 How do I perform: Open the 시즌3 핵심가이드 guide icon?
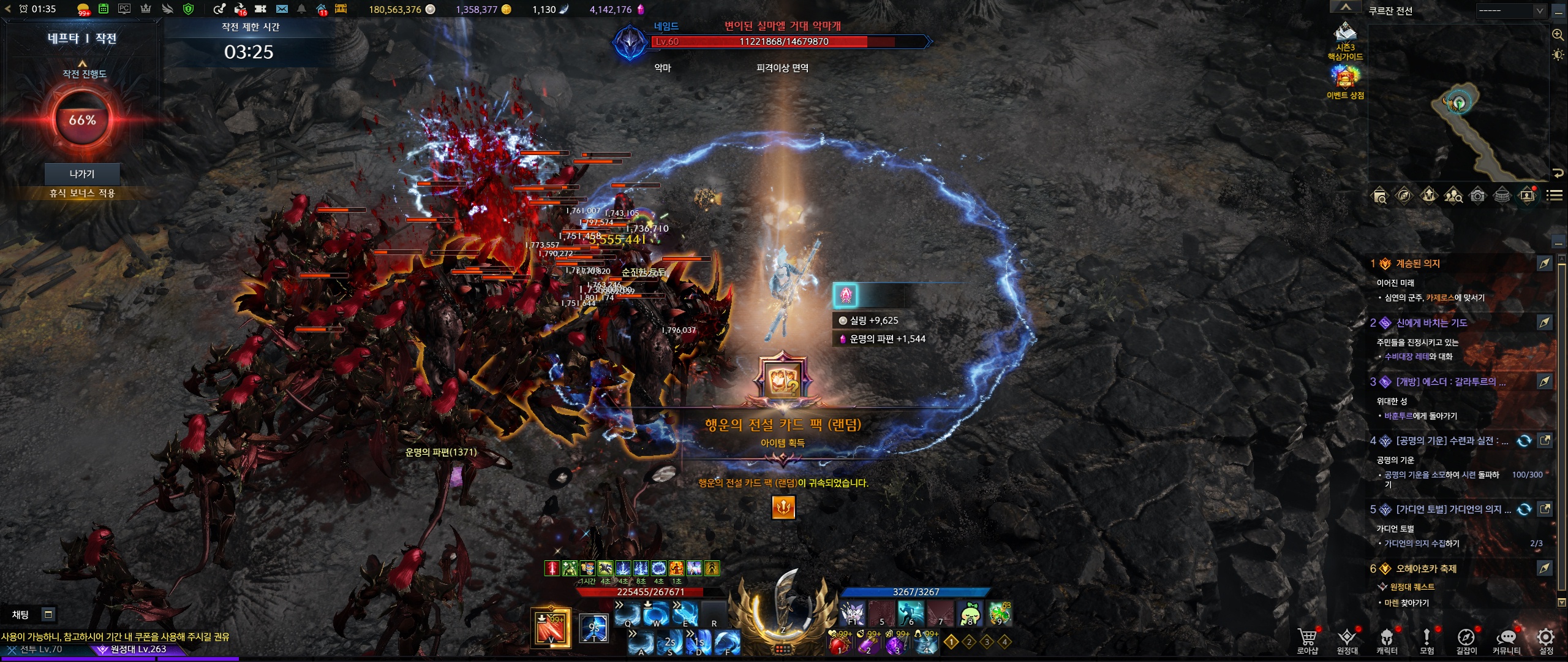point(1345,40)
